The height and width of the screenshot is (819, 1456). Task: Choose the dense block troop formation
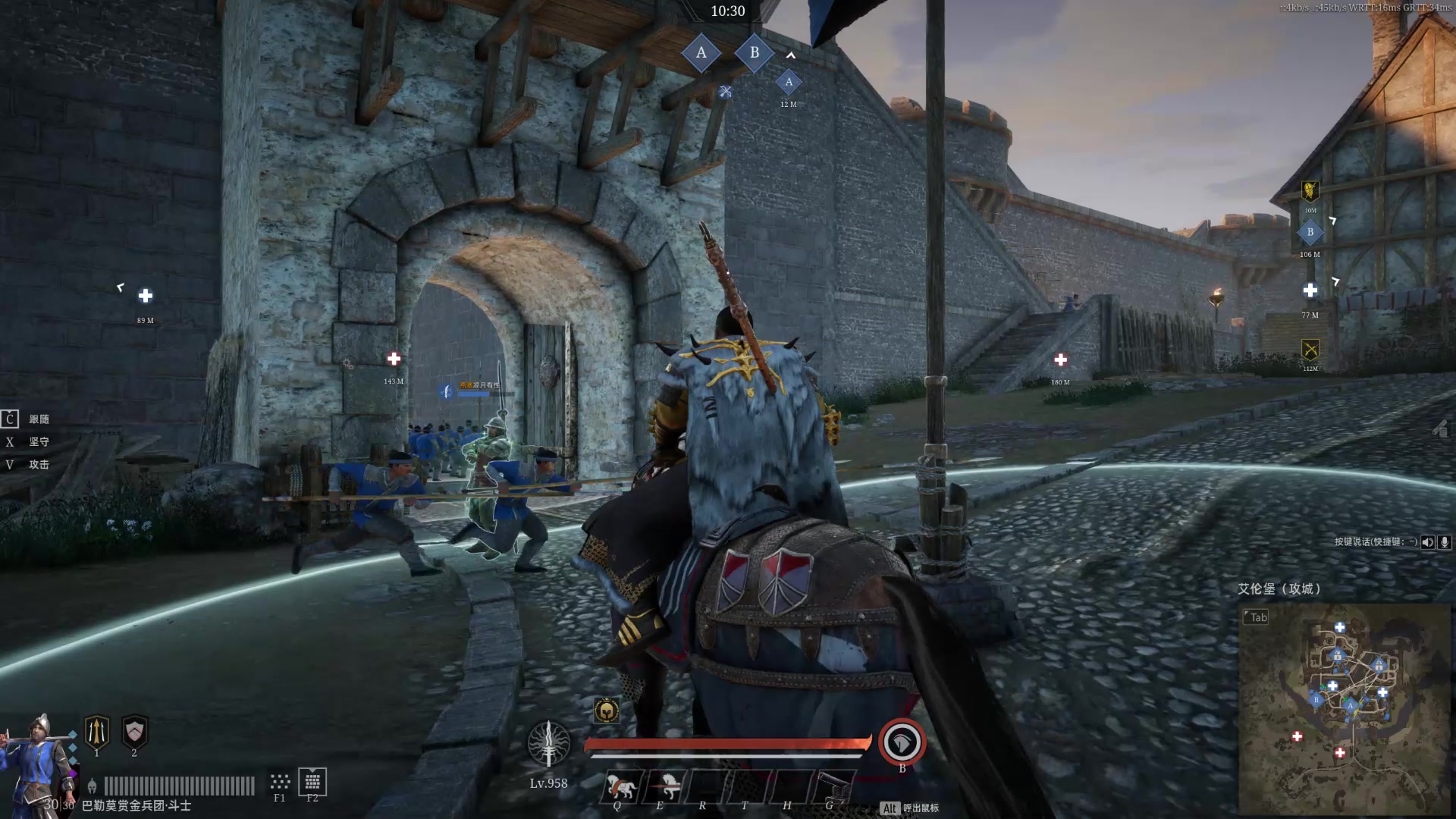click(x=312, y=781)
